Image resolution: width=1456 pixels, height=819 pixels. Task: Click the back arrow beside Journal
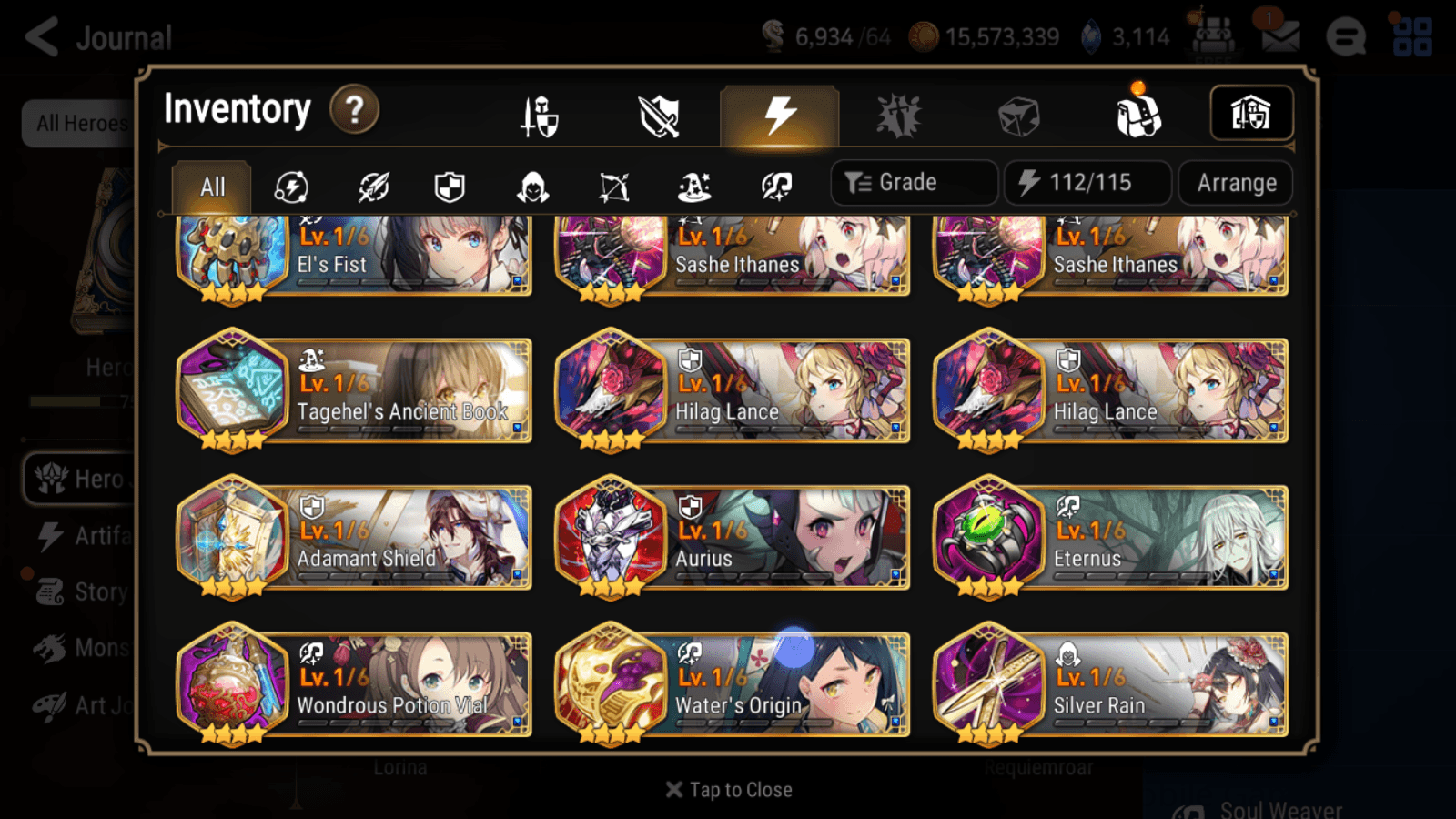(40, 37)
